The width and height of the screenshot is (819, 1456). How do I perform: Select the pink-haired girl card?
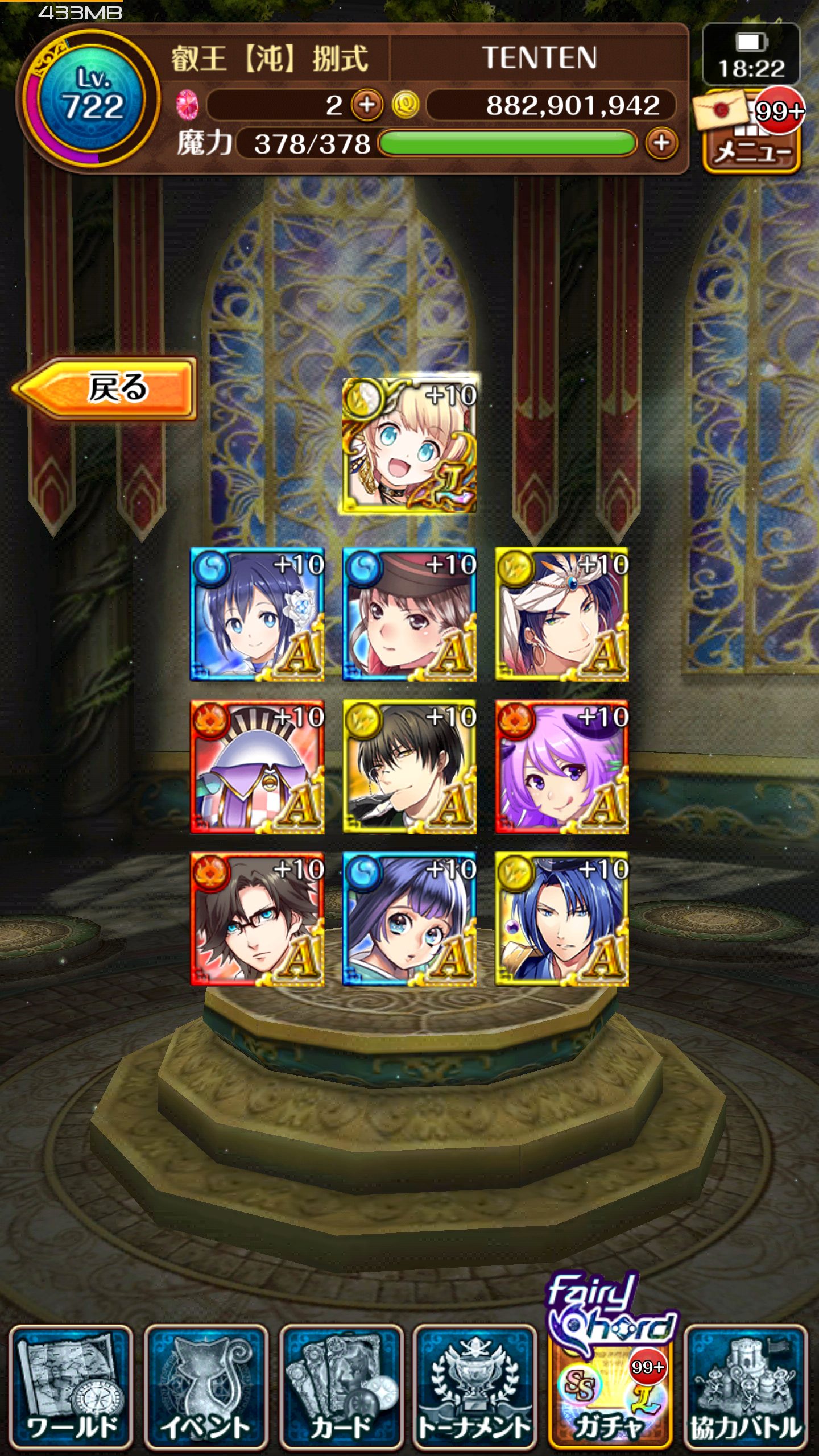pyautogui.click(x=561, y=767)
